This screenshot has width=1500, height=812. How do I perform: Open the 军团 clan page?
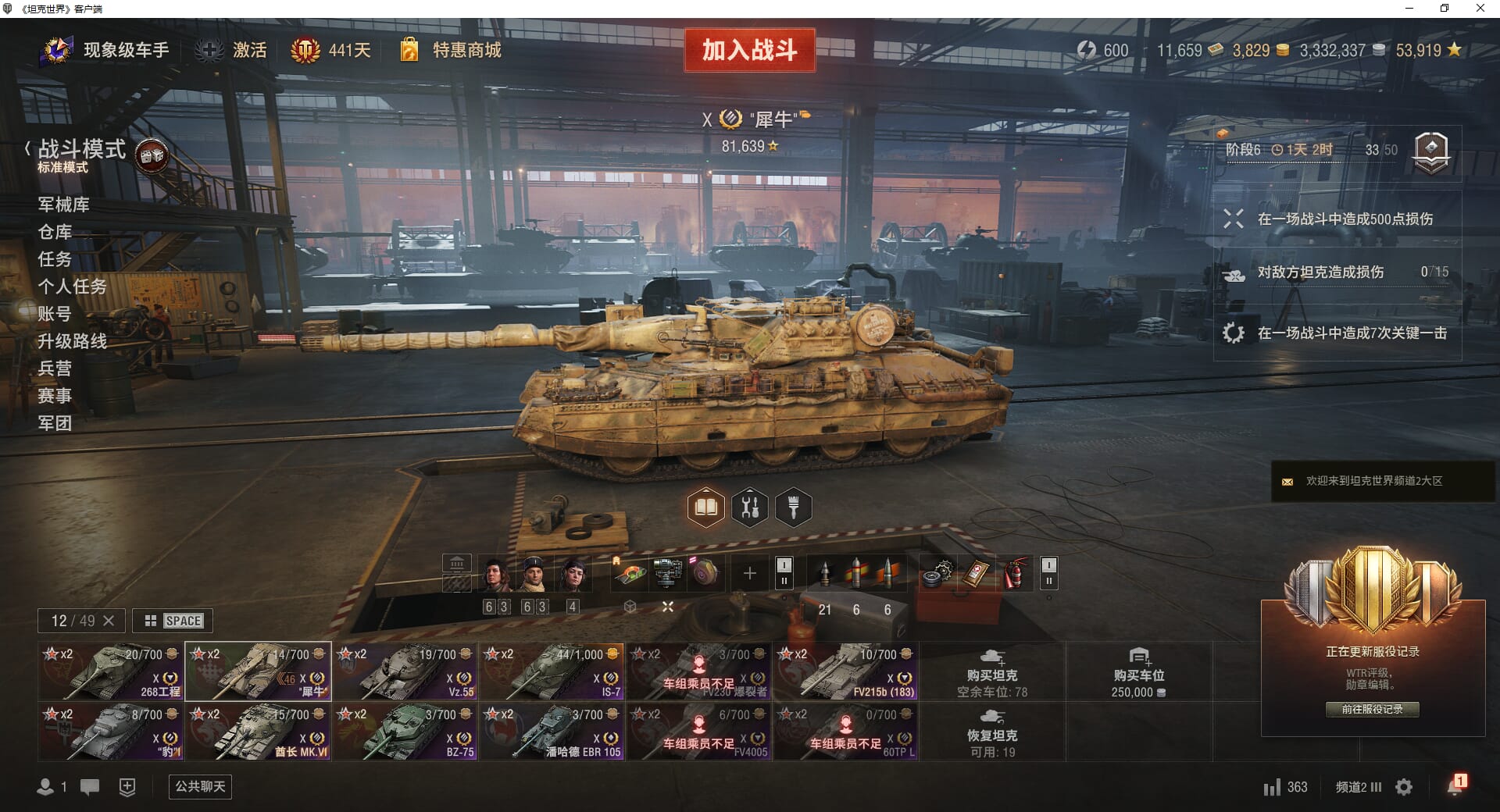point(55,423)
